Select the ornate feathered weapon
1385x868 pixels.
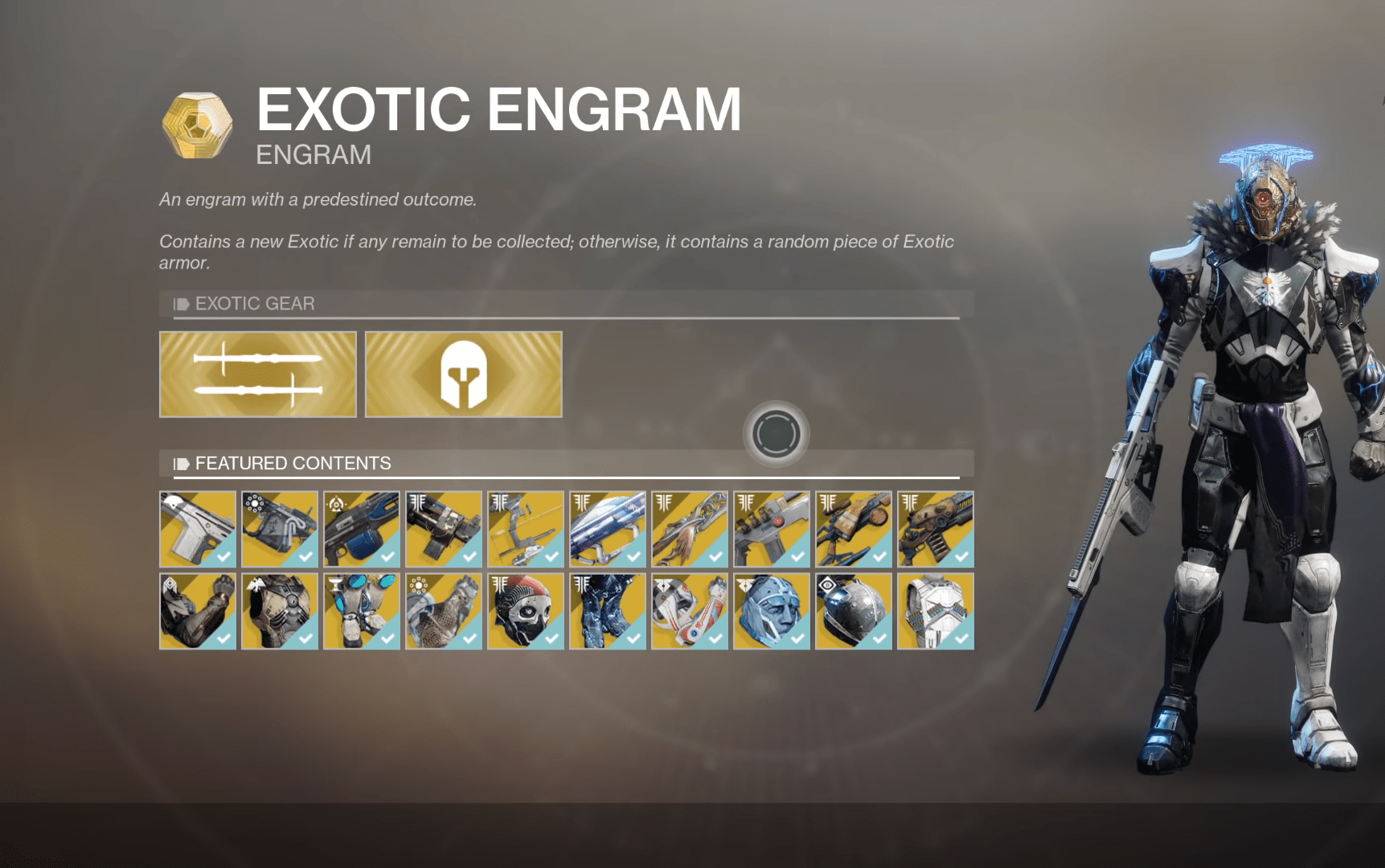(690, 530)
